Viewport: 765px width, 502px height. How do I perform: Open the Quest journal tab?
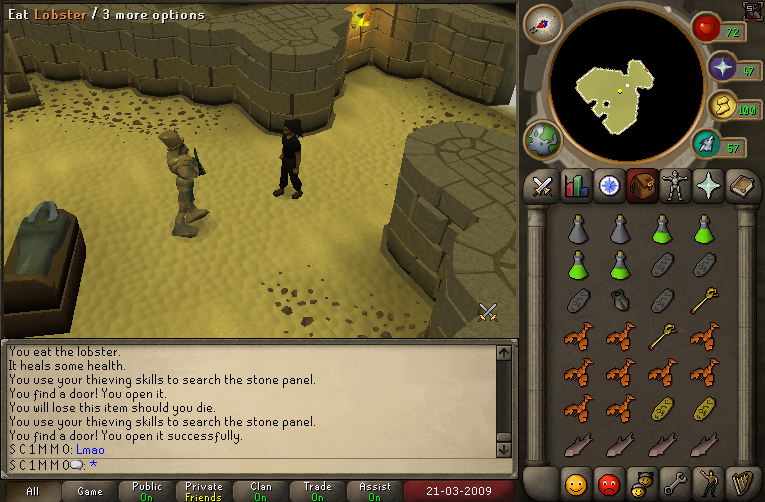(608, 186)
